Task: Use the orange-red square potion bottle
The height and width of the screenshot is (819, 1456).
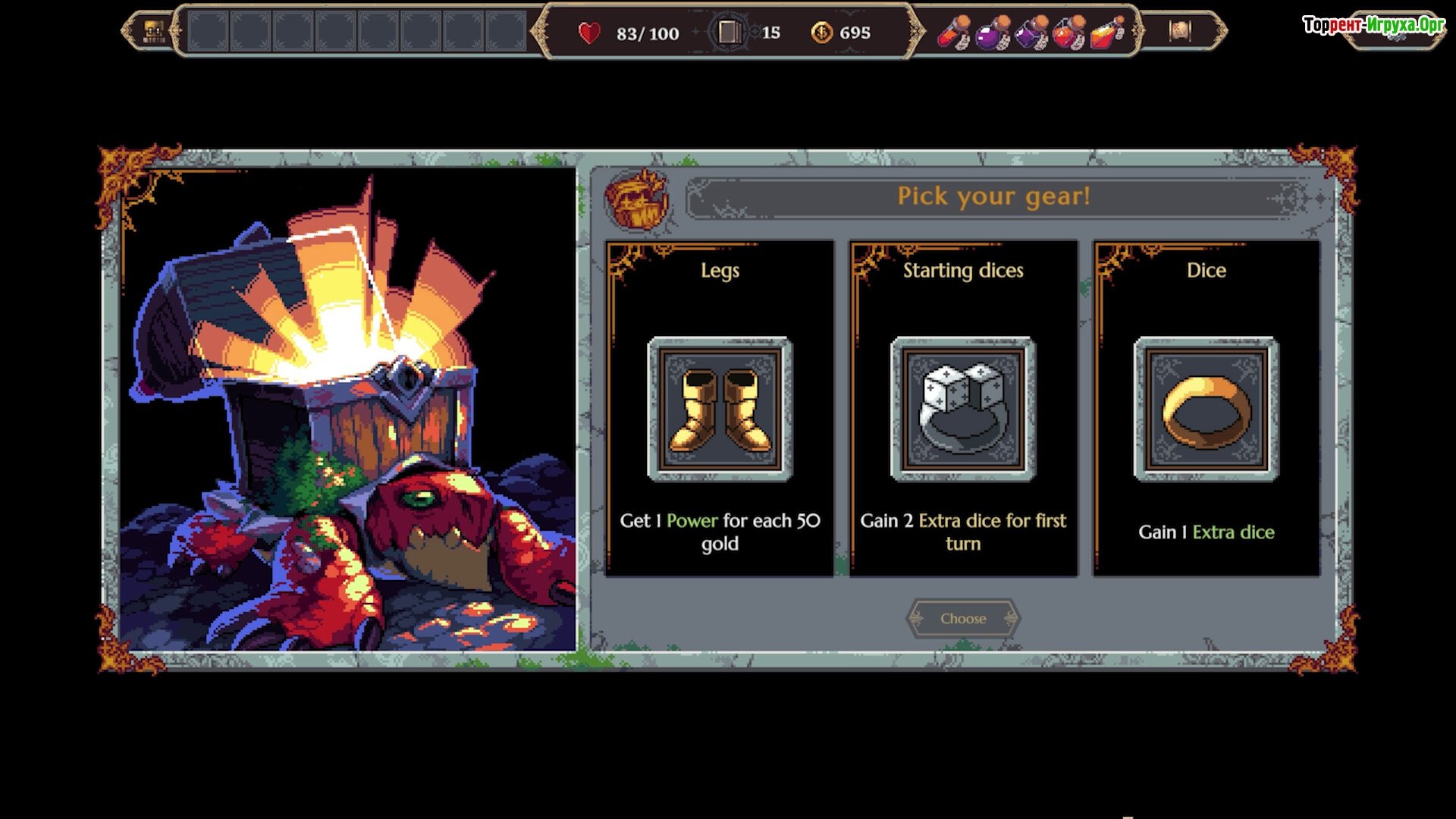Action: (1106, 33)
